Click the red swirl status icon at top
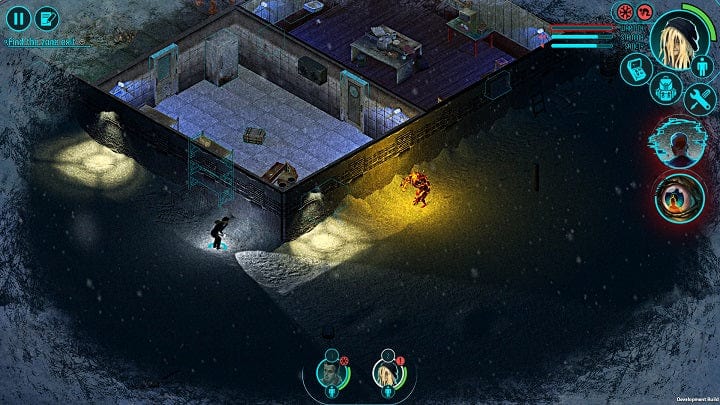Screen dimensions: 720x405 (x=644, y=12)
